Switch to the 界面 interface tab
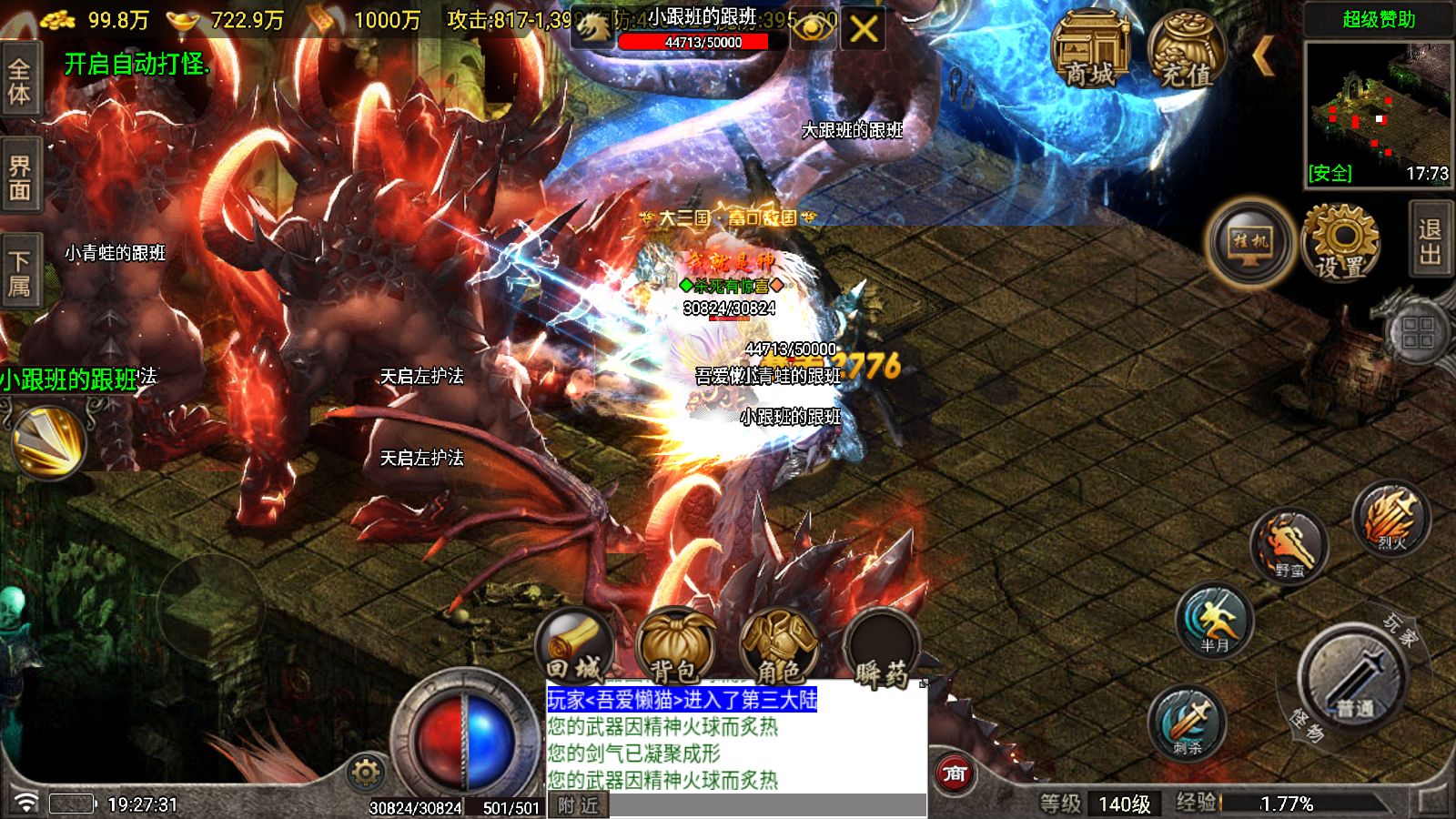 pos(20,173)
